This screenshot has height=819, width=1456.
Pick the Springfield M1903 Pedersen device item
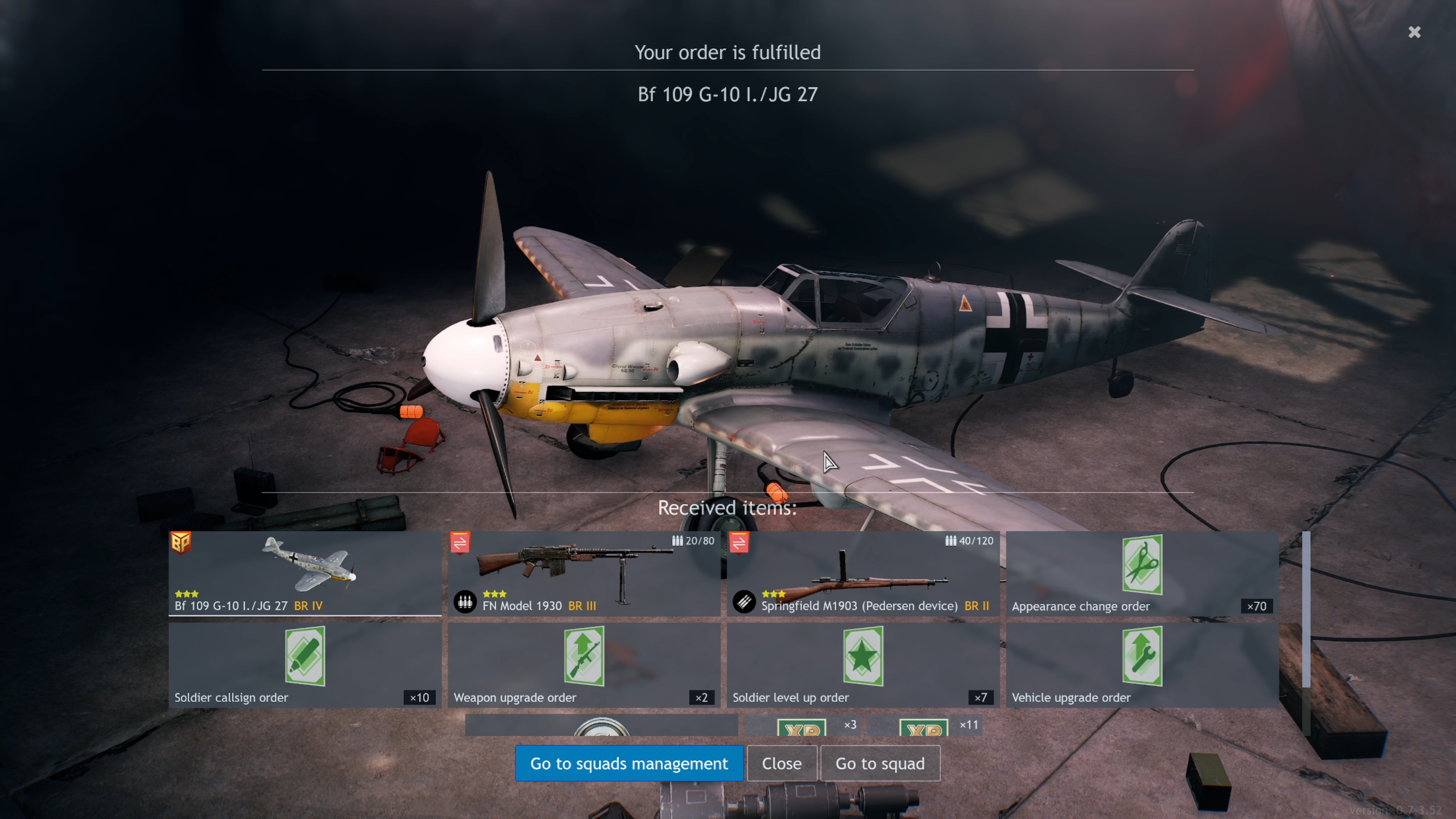(x=863, y=573)
